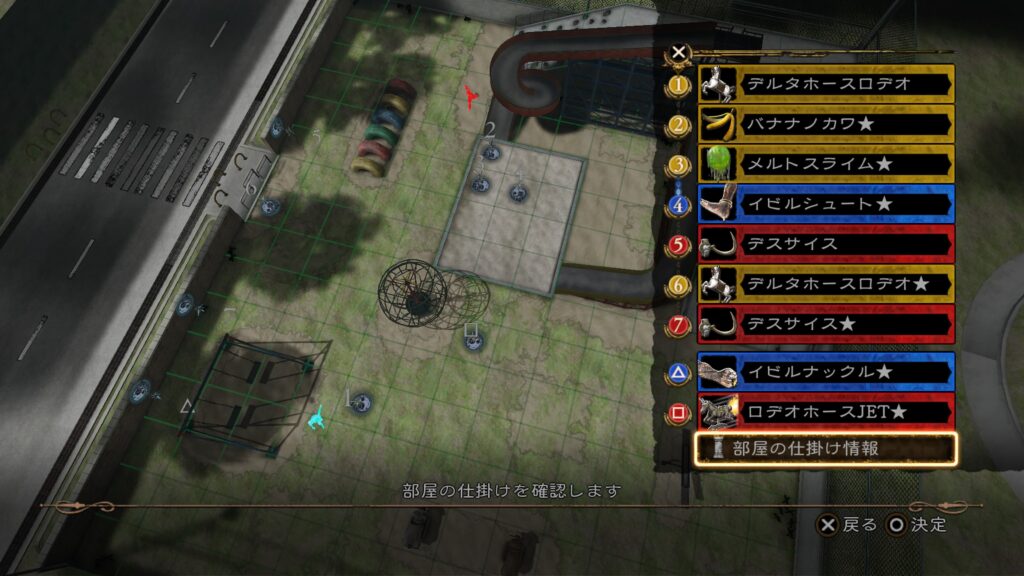Select slot 1 Delta Horse Rodeo trap
This screenshot has width=1024, height=576.
point(826,84)
